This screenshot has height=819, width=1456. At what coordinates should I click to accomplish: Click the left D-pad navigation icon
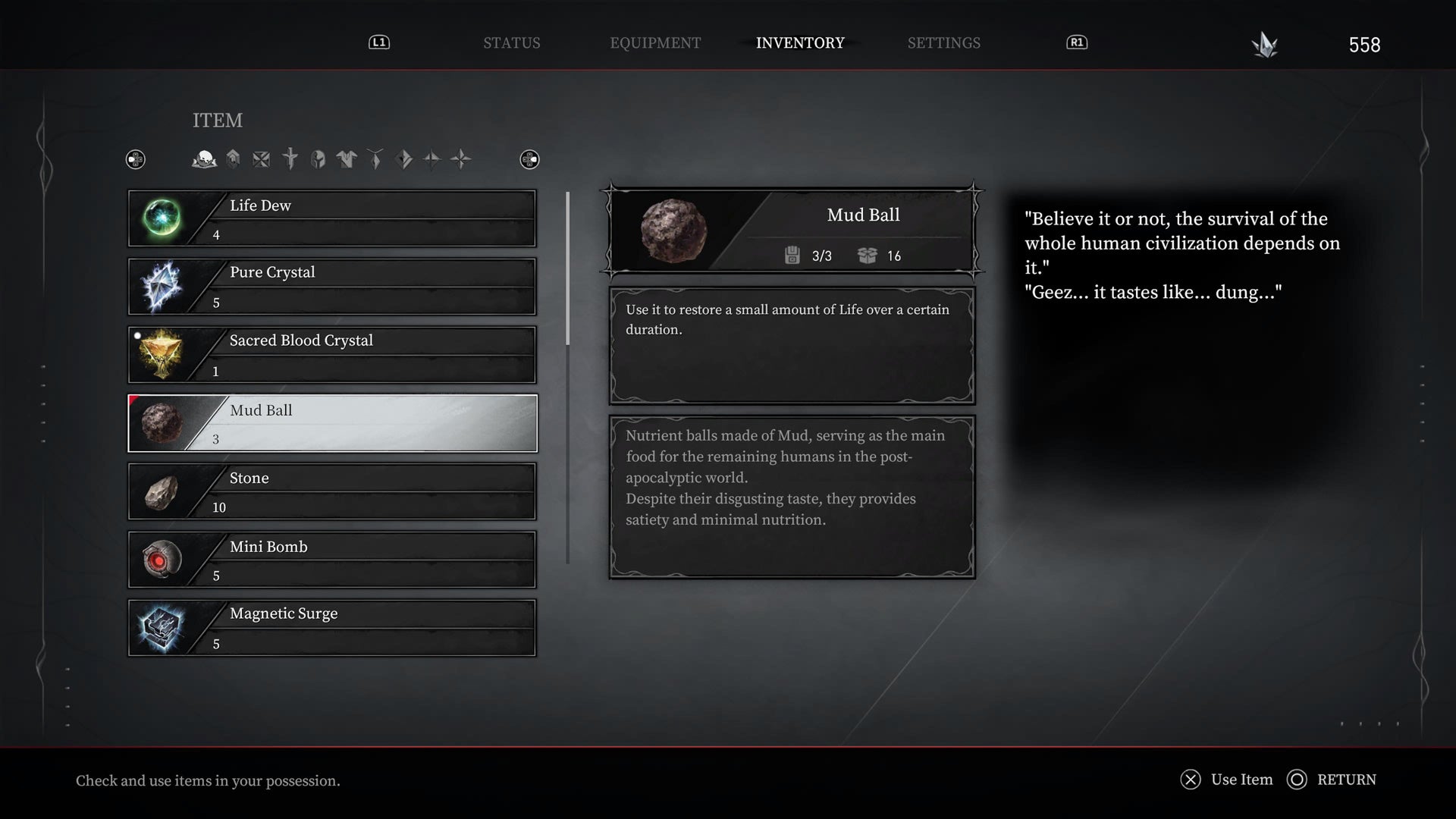point(136,159)
